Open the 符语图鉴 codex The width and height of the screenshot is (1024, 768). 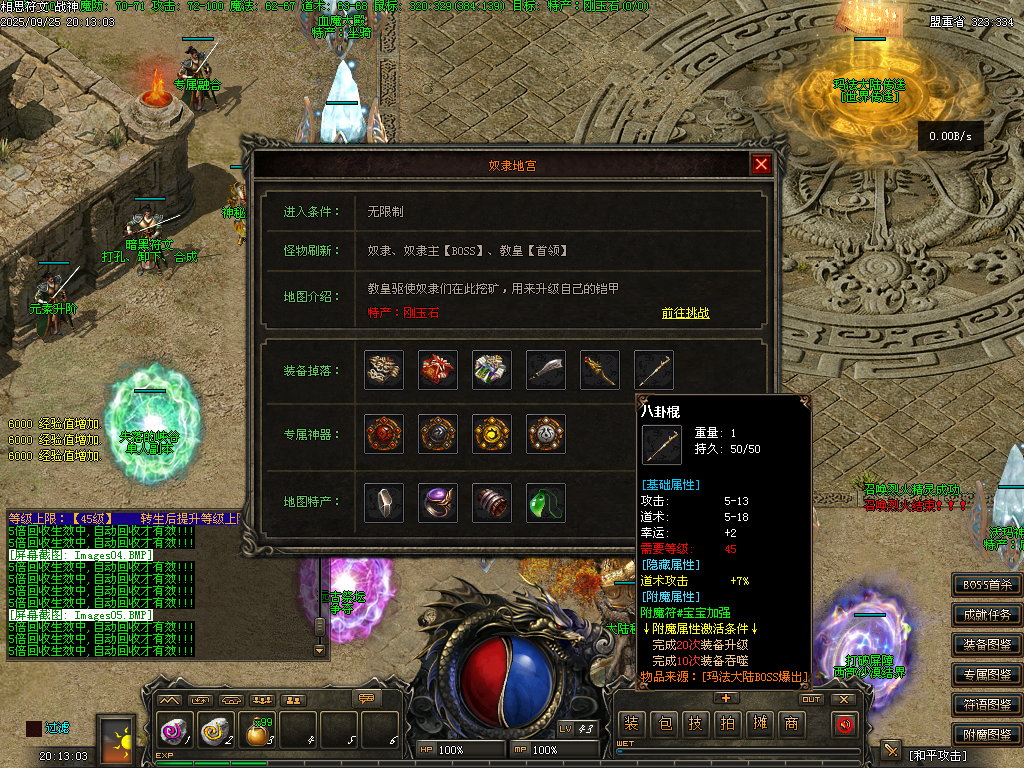pyautogui.click(x=987, y=705)
